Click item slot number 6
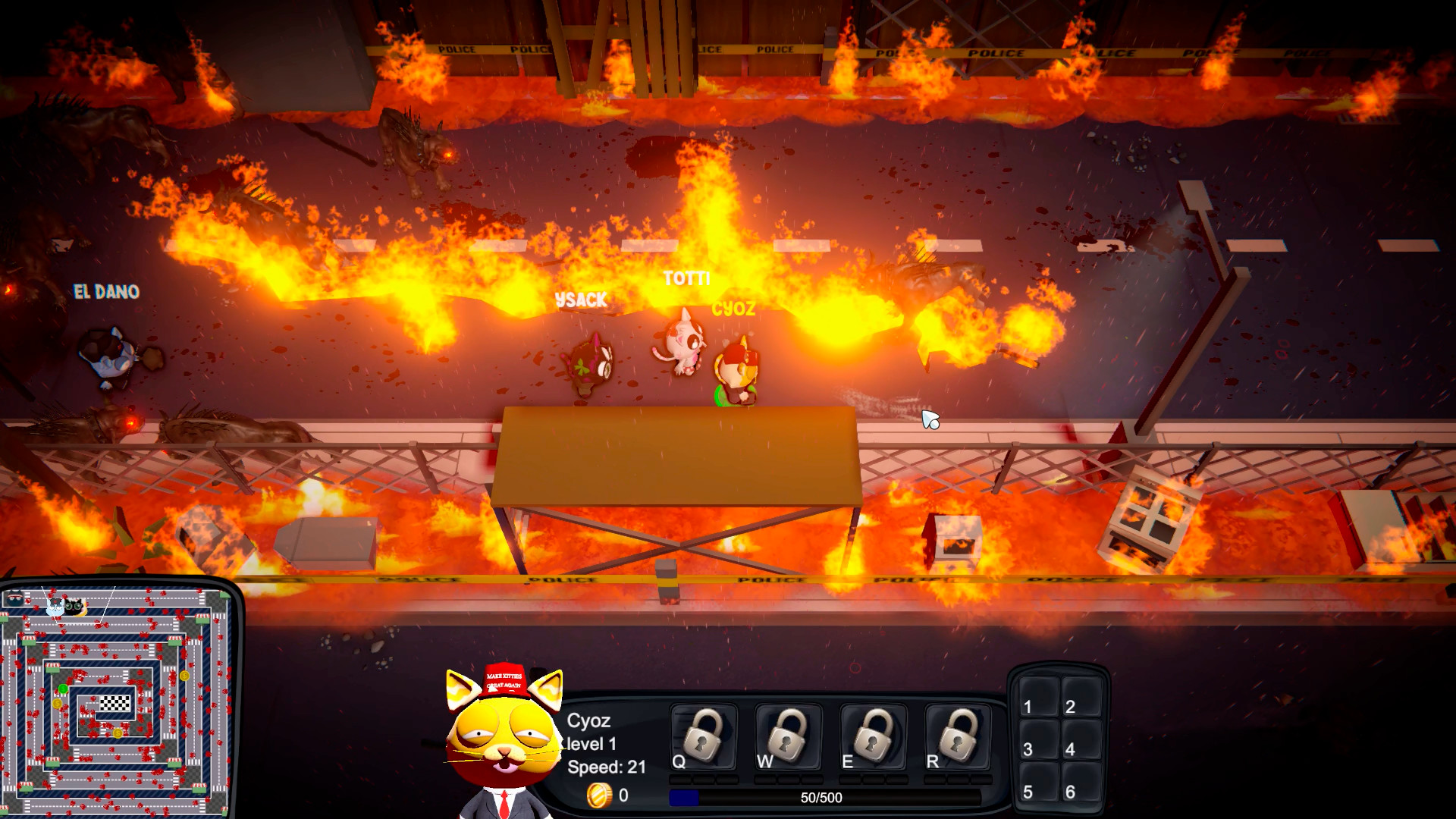Viewport: 1456px width, 819px height. tap(1079, 785)
